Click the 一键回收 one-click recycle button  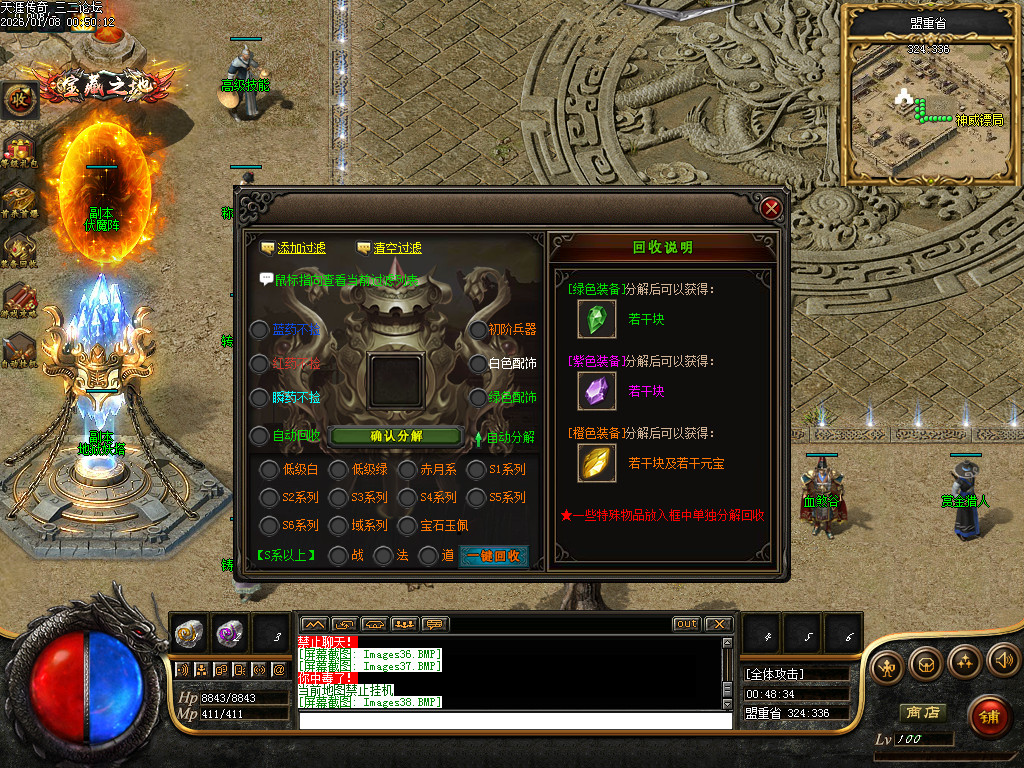pyautogui.click(x=493, y=556)
